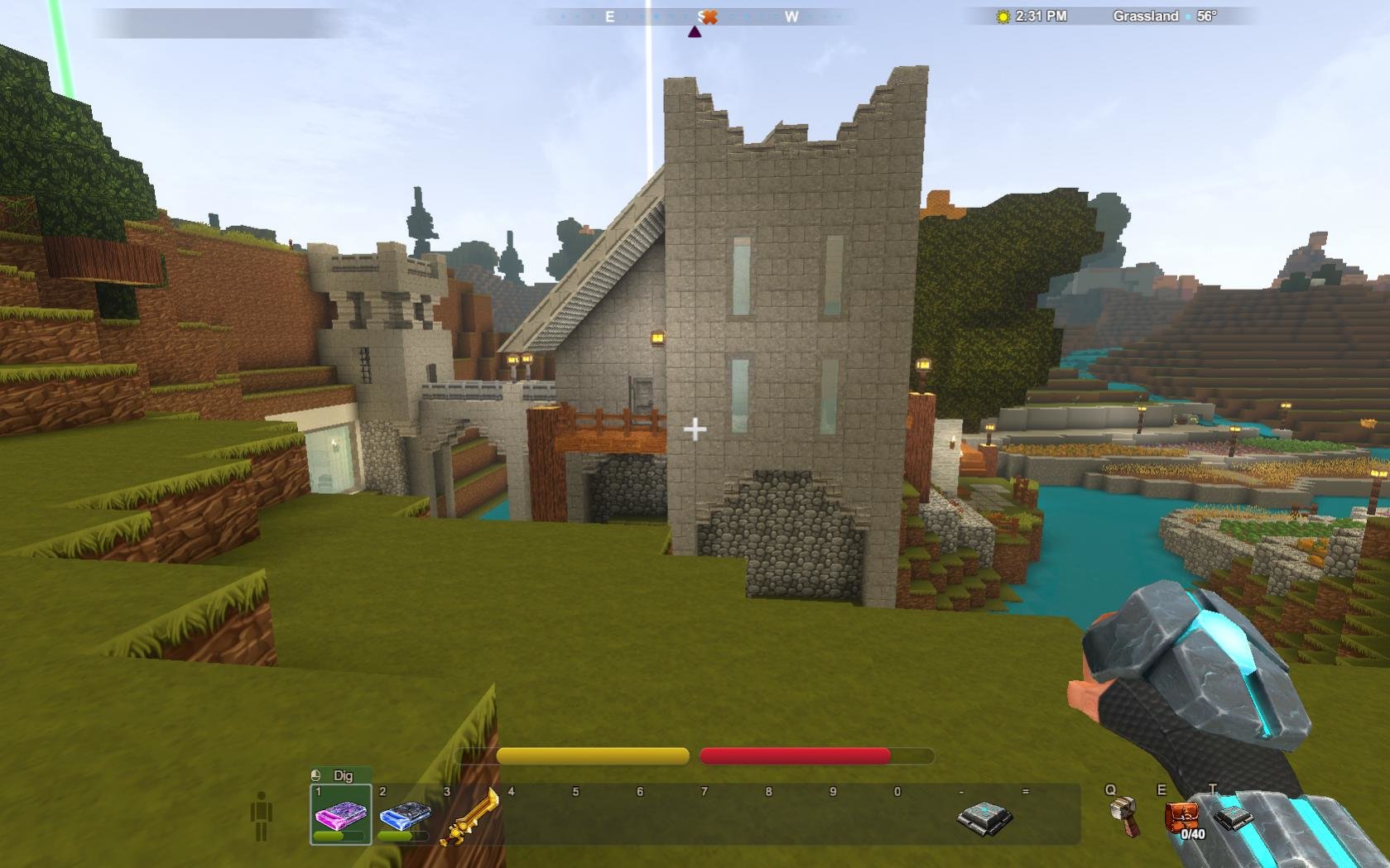Select the grey stone slab hotbar item
Screen dimensions: 1390x868
984,817
